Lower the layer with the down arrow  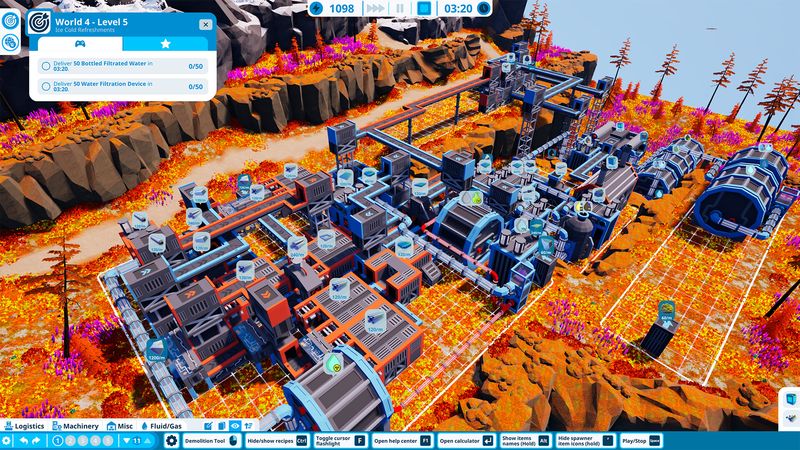(x=126, y=441)
